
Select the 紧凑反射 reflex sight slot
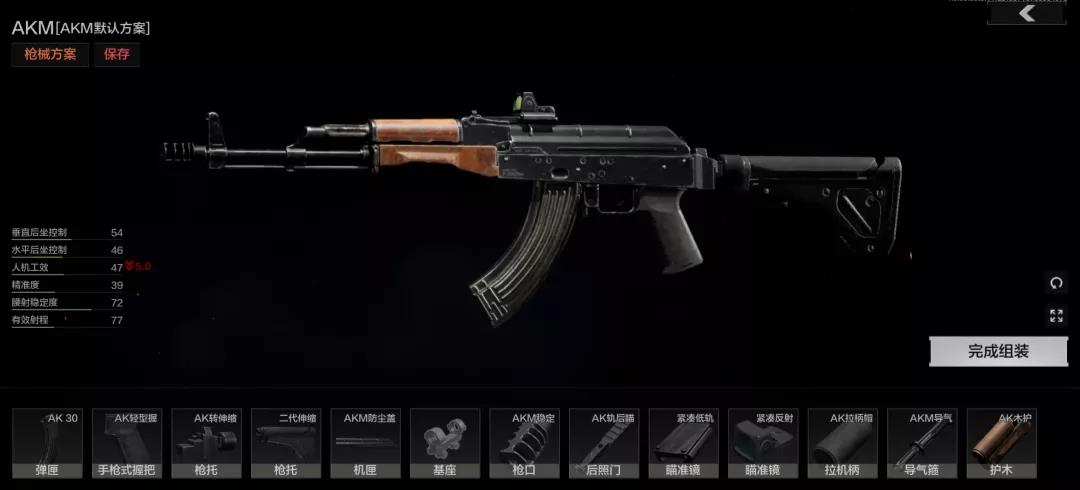763,443
